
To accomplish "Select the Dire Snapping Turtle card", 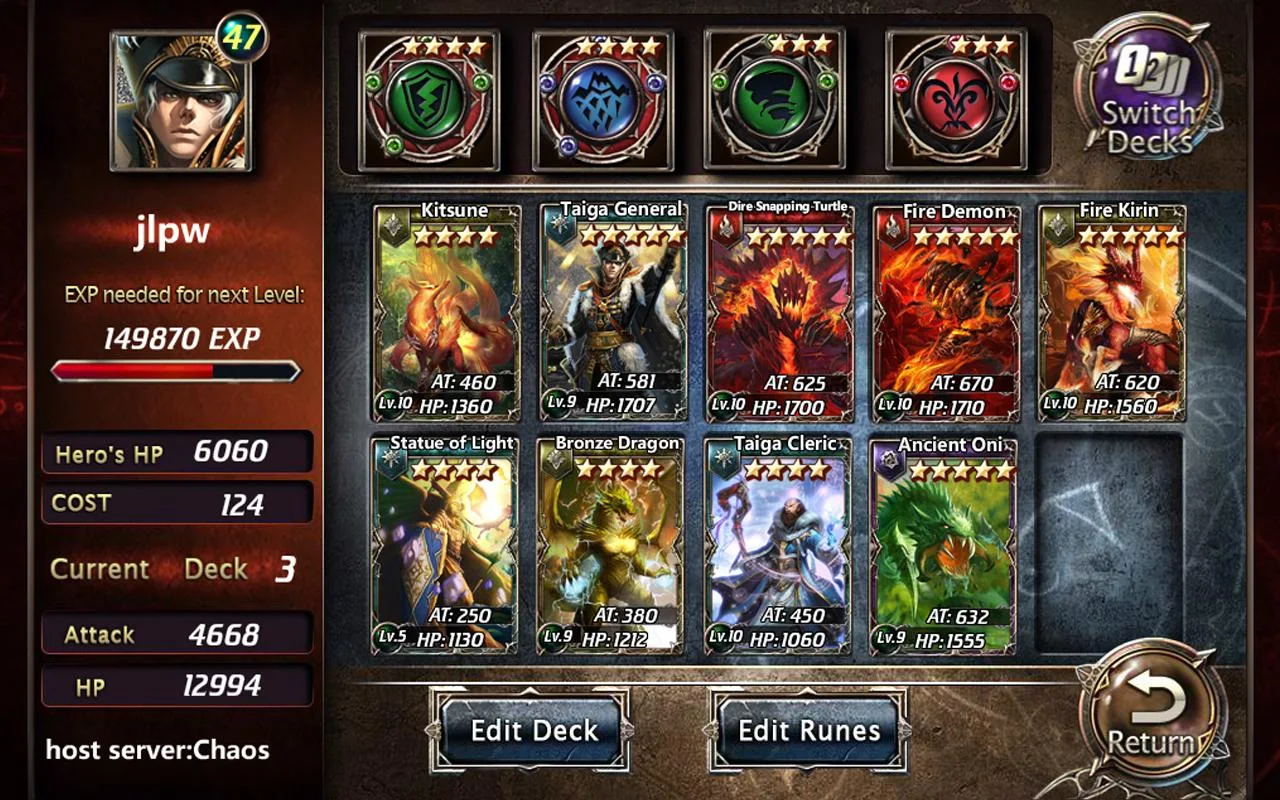I will coord(780,312).
